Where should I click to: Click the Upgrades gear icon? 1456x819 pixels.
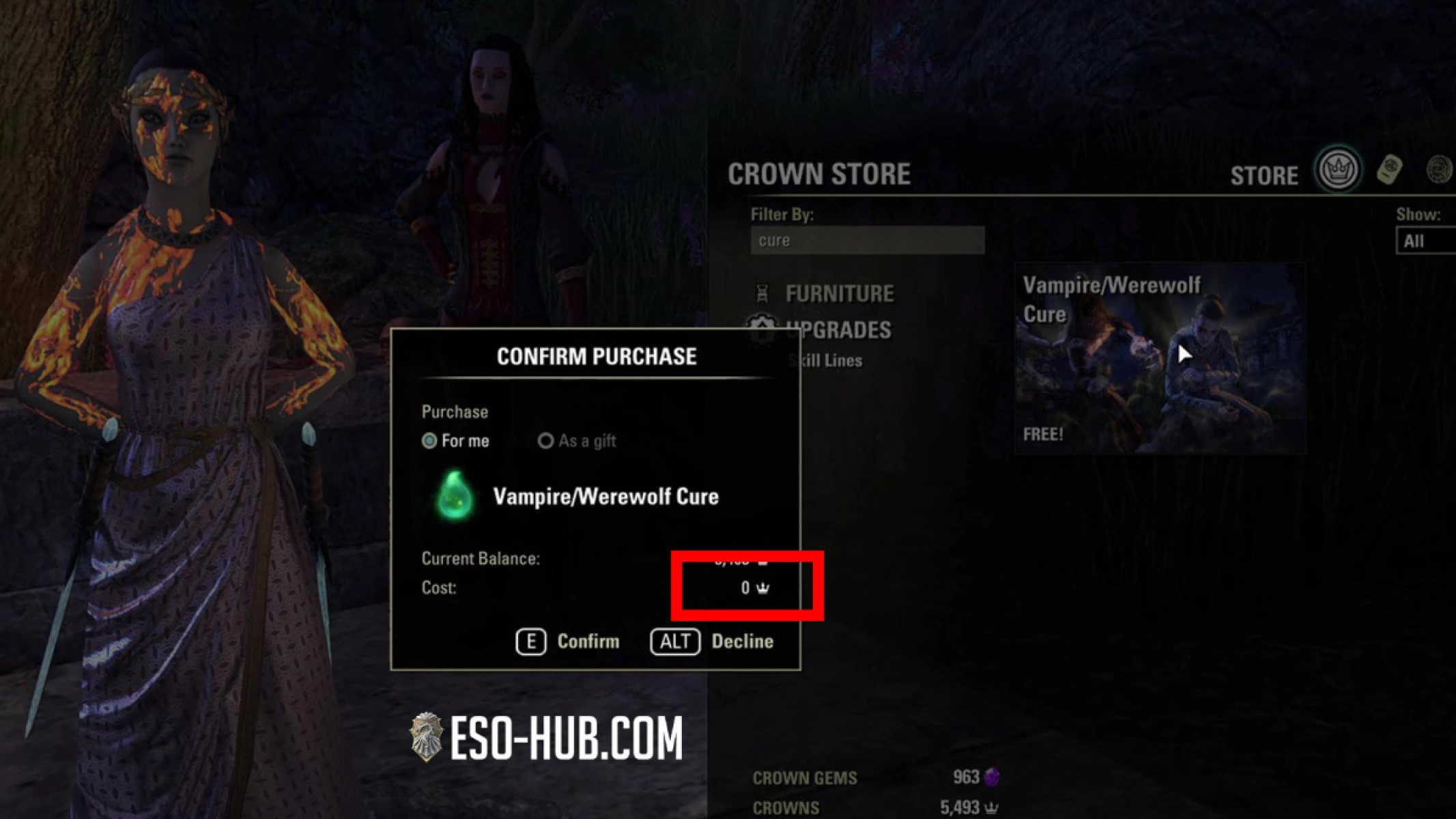[760, 330]
